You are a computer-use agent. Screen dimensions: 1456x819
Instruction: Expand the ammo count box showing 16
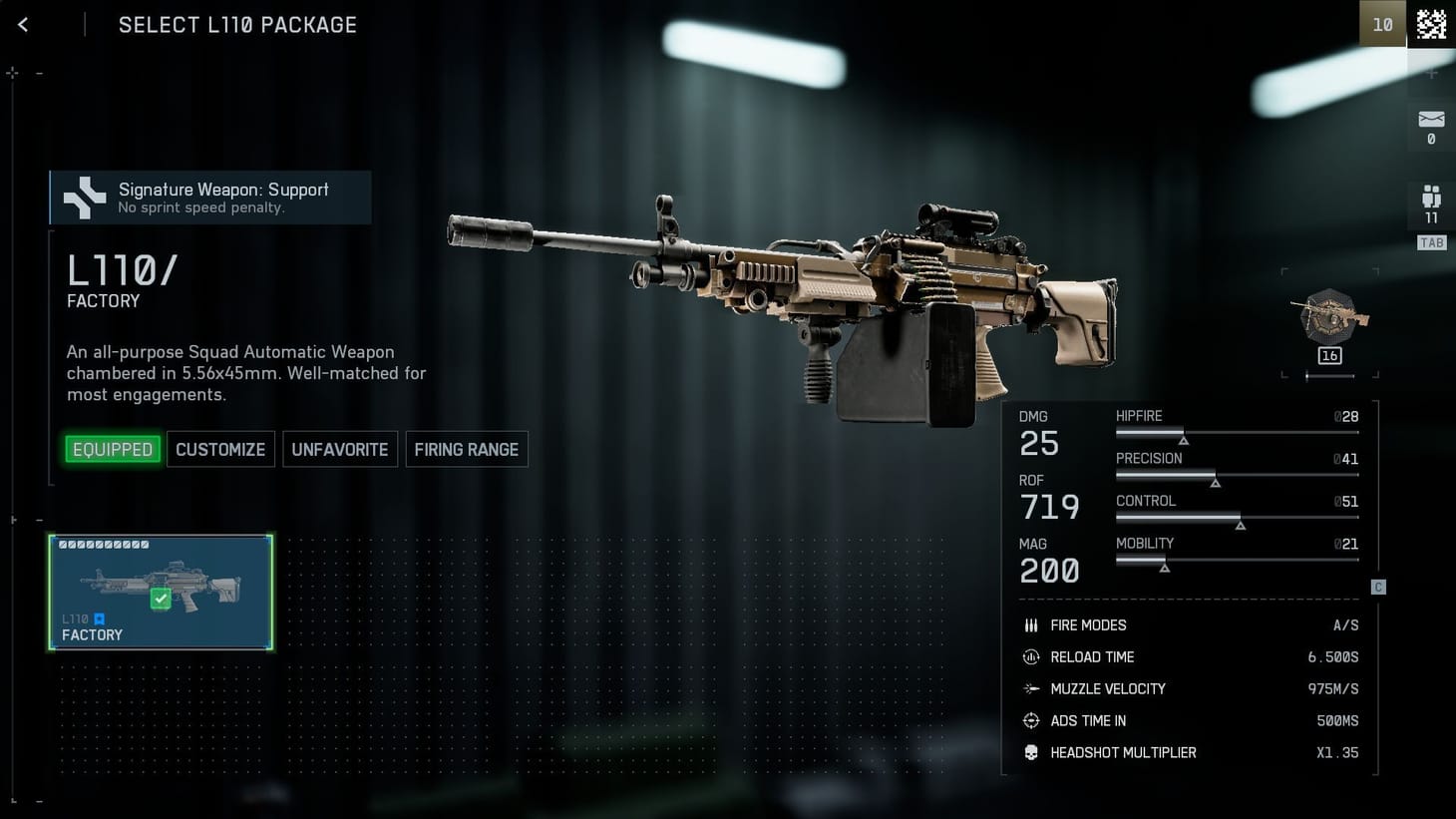pos(1328,354)
